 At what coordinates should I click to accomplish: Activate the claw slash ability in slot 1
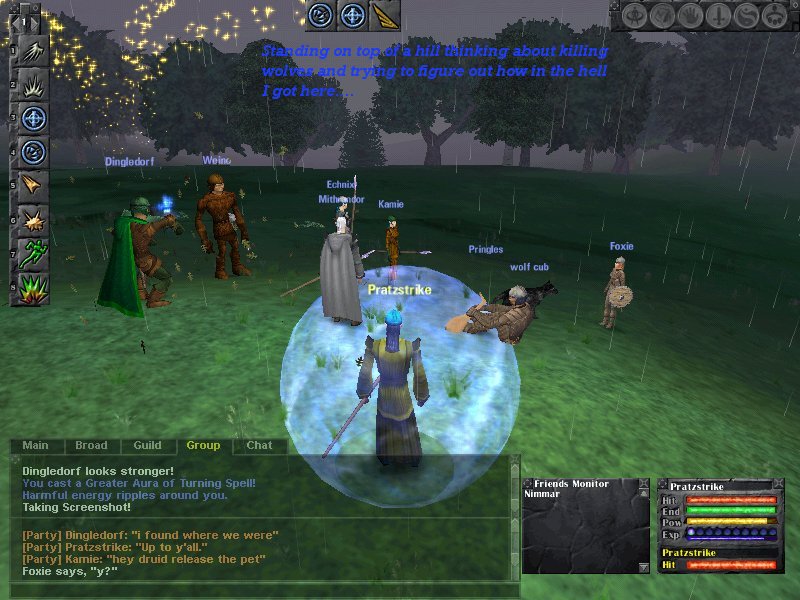[32, 51]
